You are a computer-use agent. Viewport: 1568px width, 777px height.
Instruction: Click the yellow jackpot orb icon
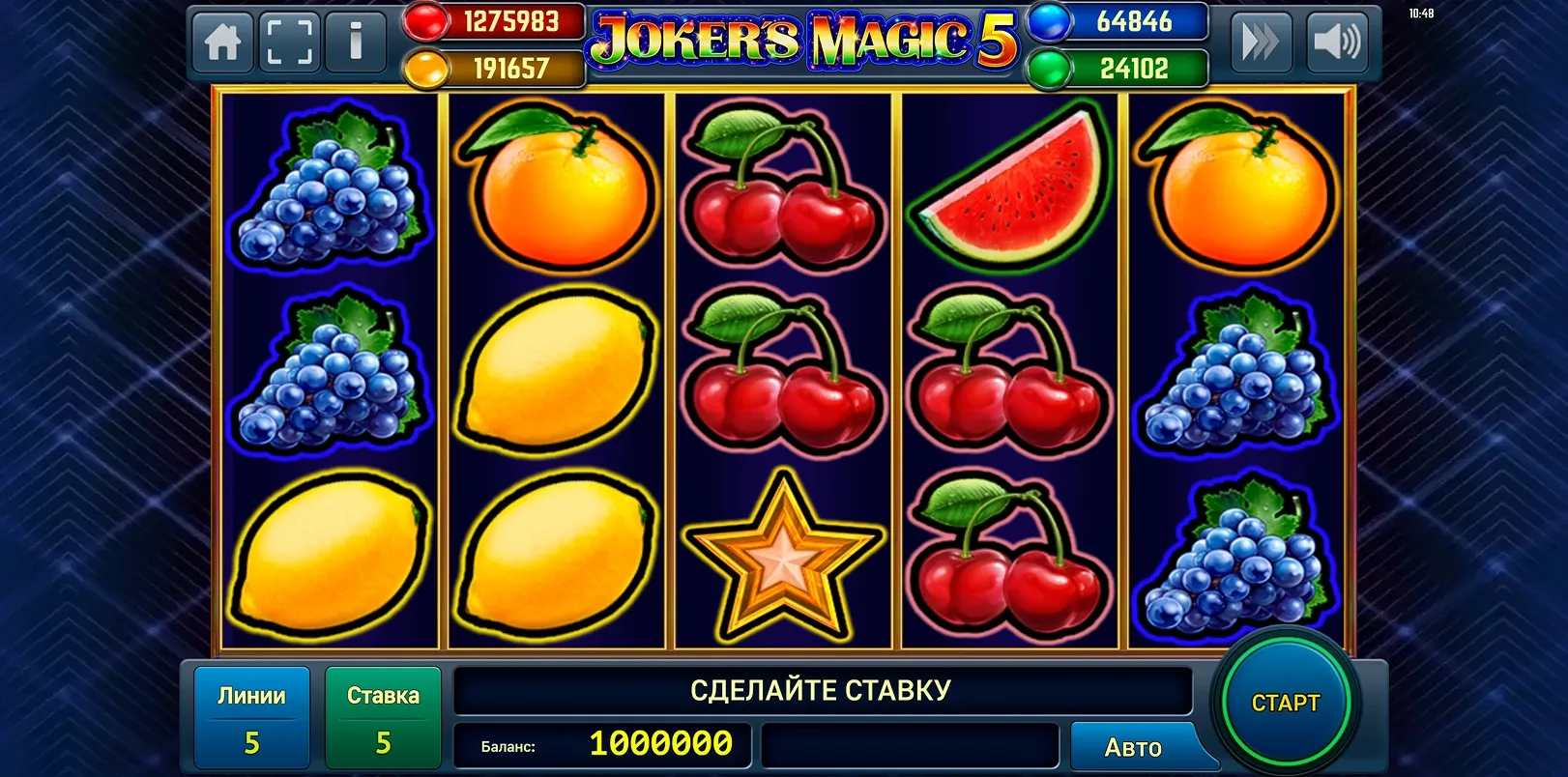click(x=426, y=68)
